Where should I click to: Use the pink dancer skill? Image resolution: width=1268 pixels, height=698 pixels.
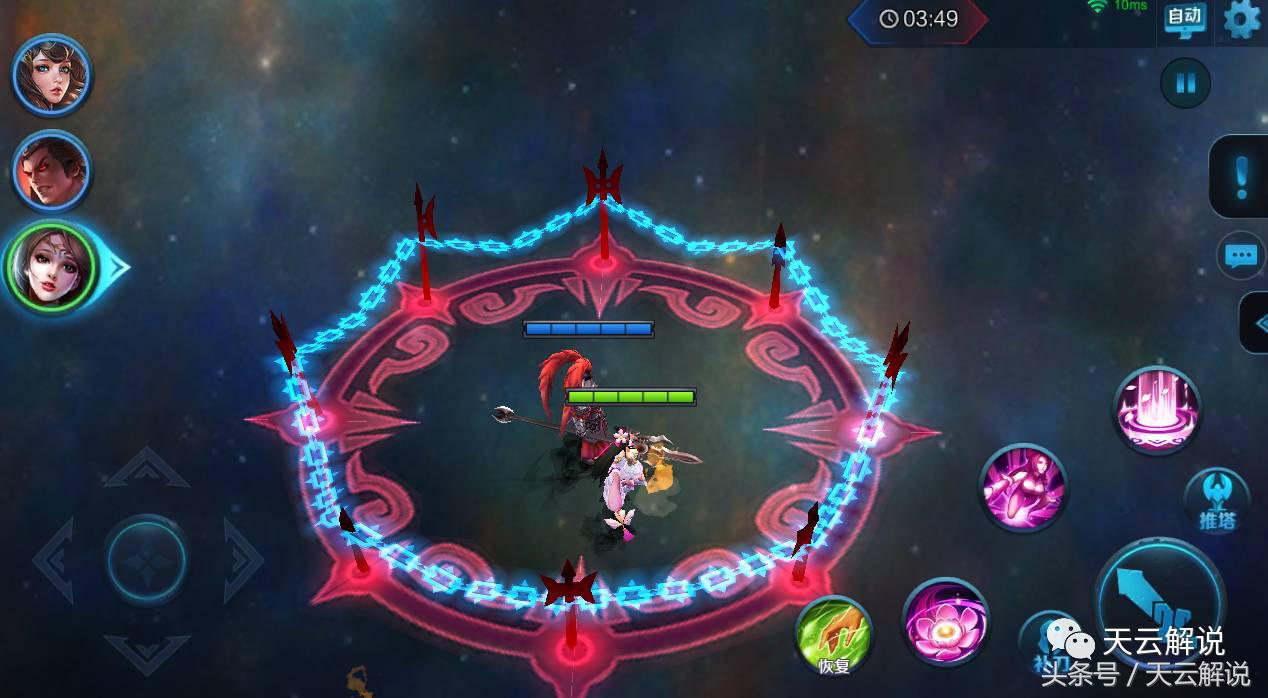pyautogui.click(x=1023, y=488)
